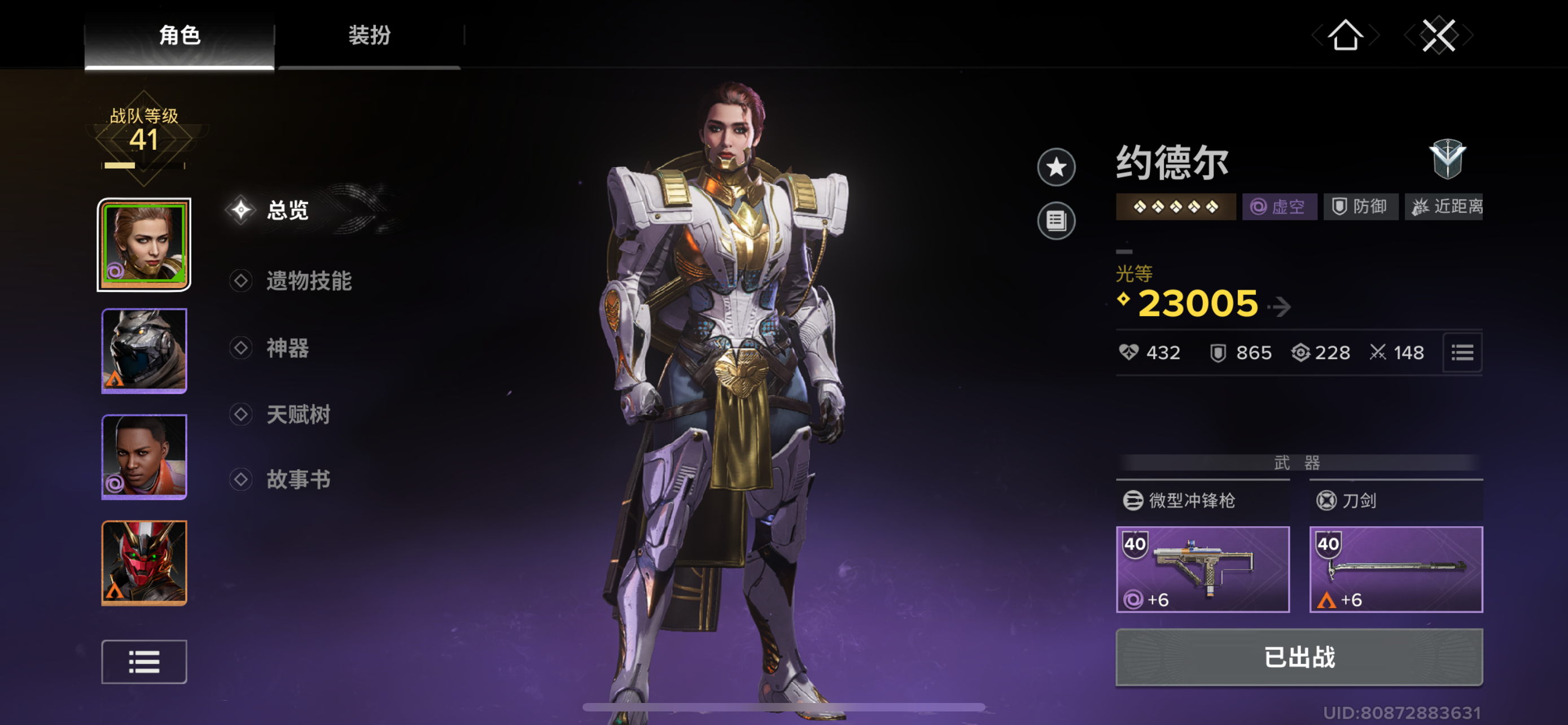Pick the red-masked character portrait
Screen dimensions: 1568x725
144,562
